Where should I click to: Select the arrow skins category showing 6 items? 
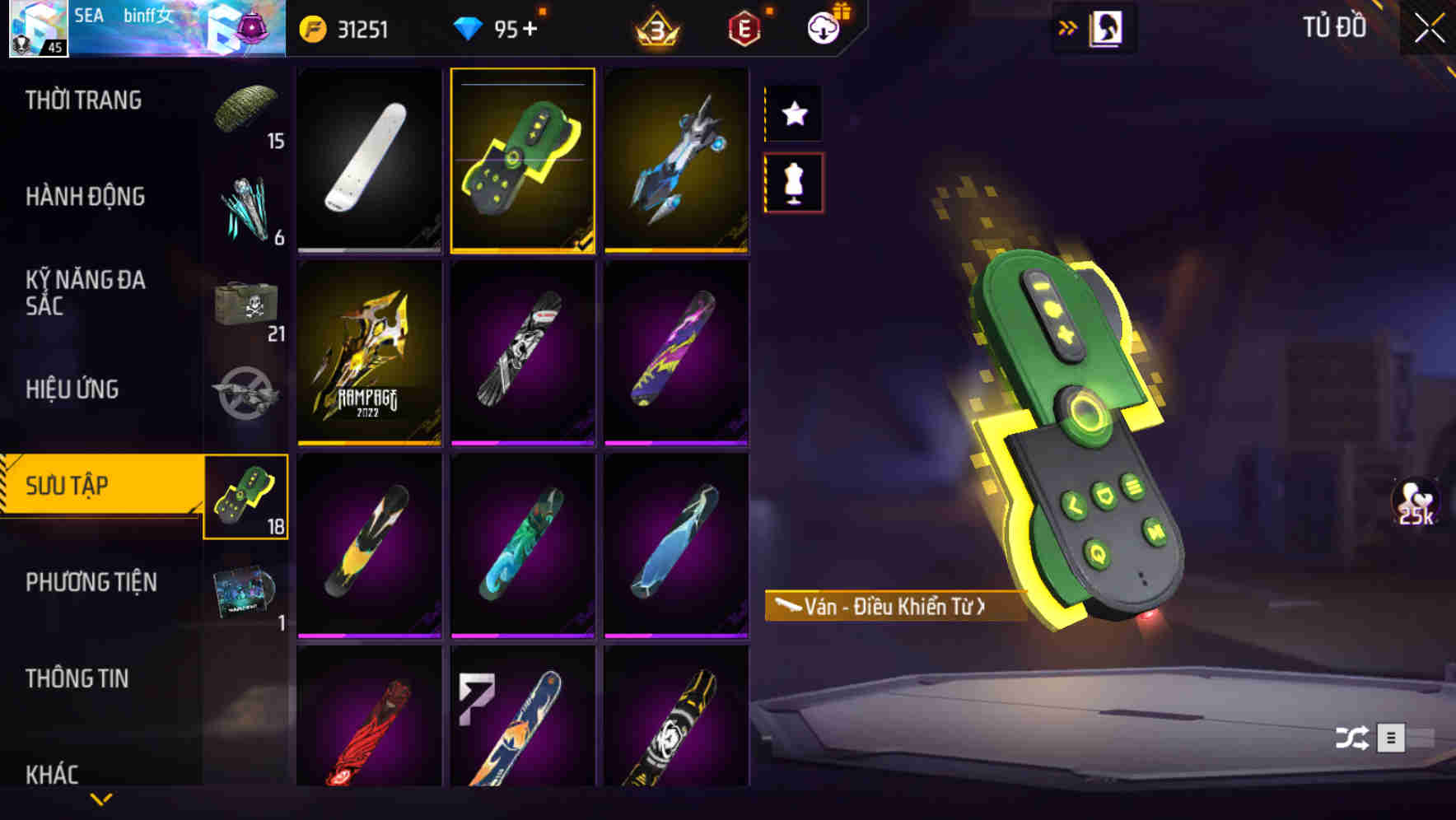click(x=247, y=210)
